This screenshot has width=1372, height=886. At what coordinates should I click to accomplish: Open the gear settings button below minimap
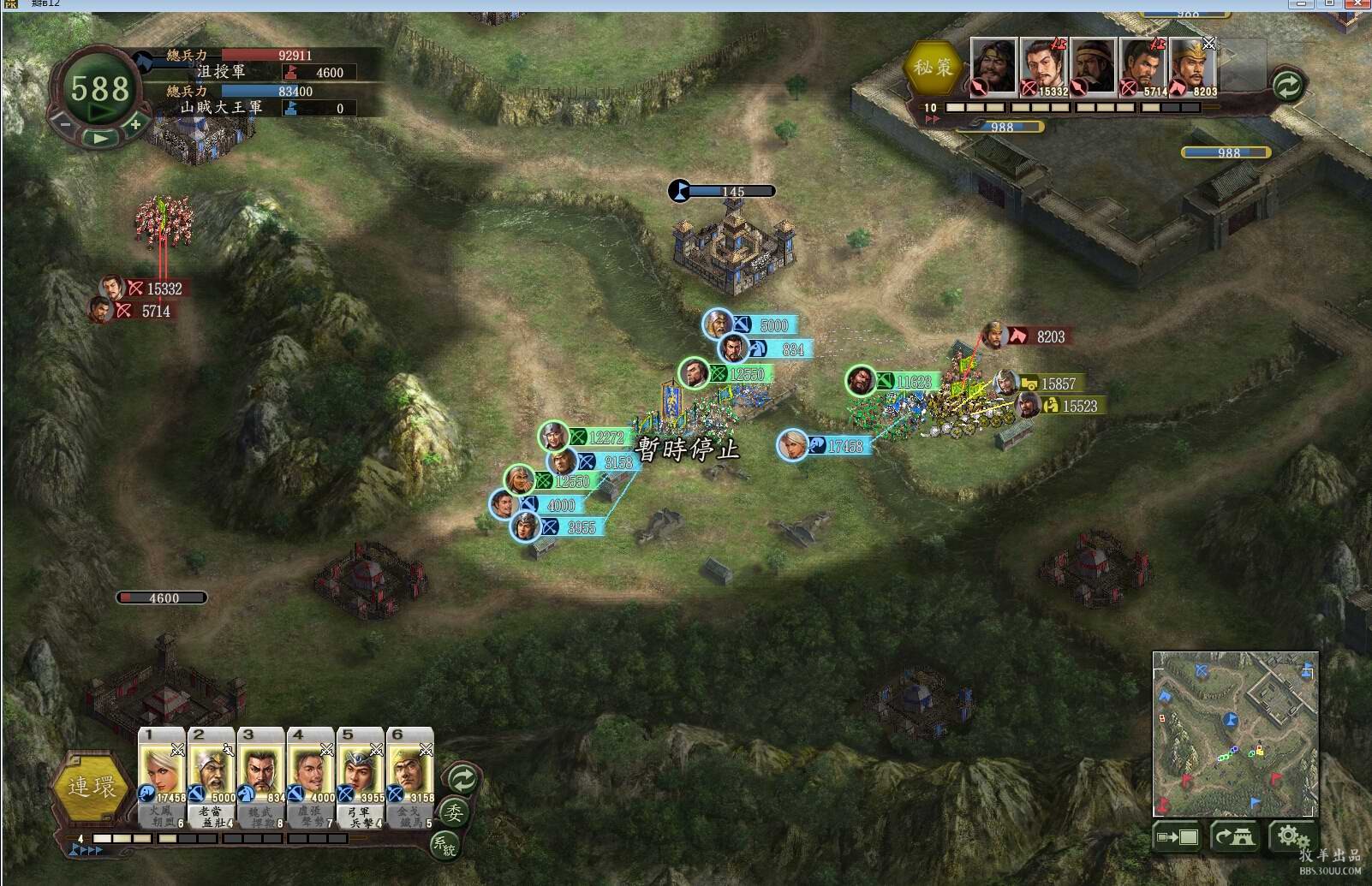pos(1289,835)
